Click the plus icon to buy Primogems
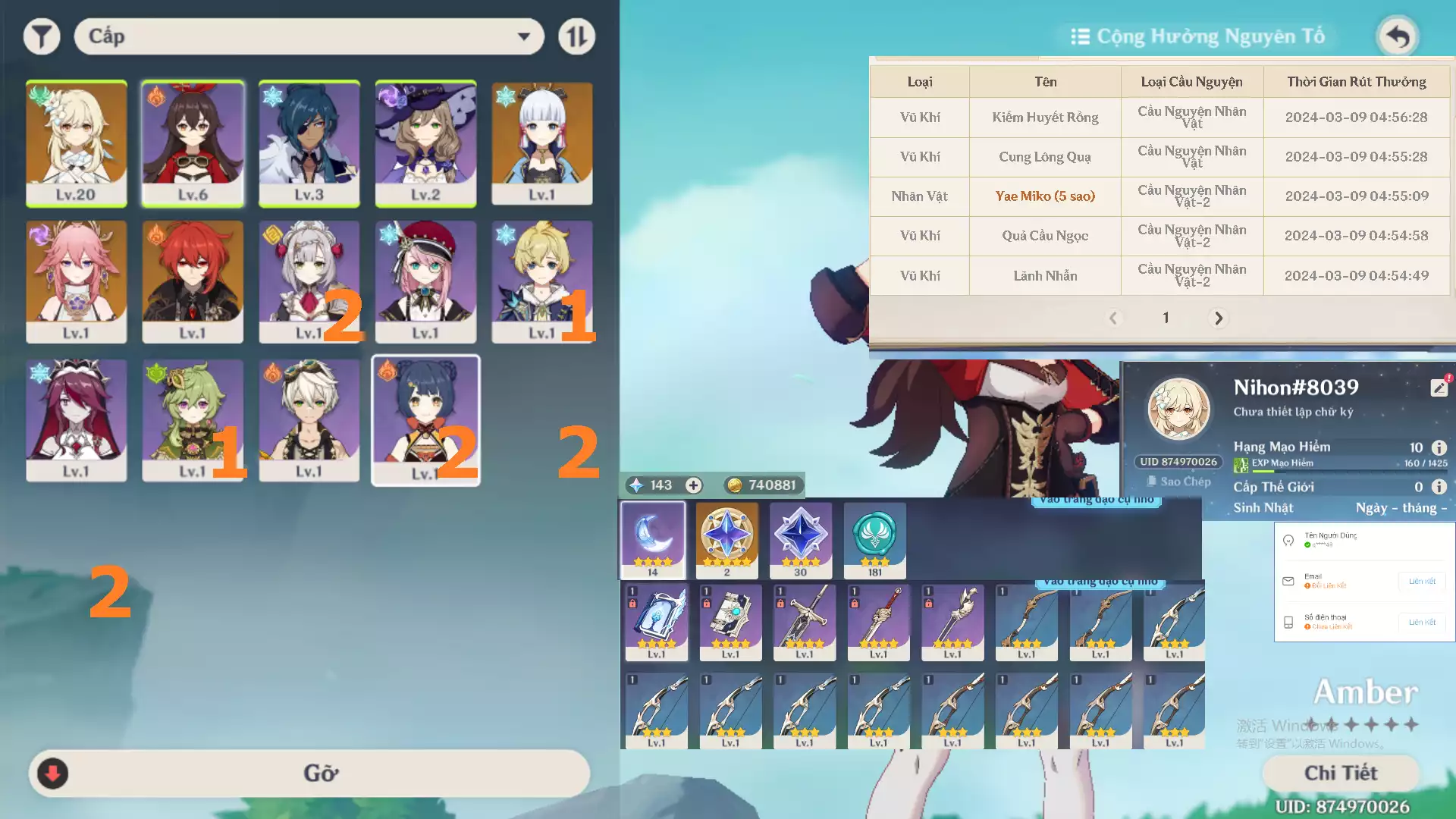The width and height of the screenshot is (1456, 819). (692, 485)
